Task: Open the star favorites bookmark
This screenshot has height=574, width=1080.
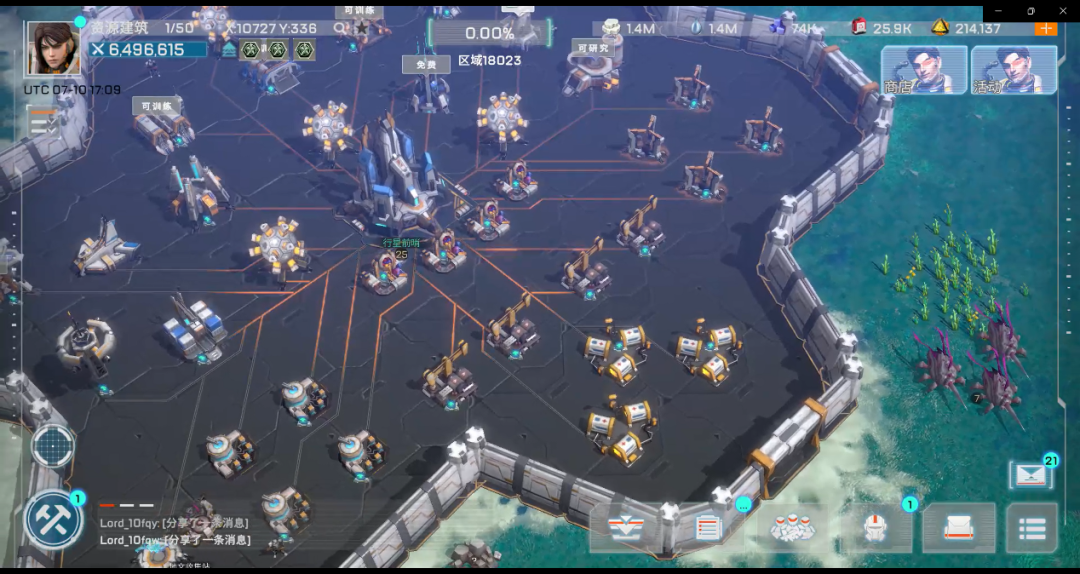Action: [x=361, y=29]
